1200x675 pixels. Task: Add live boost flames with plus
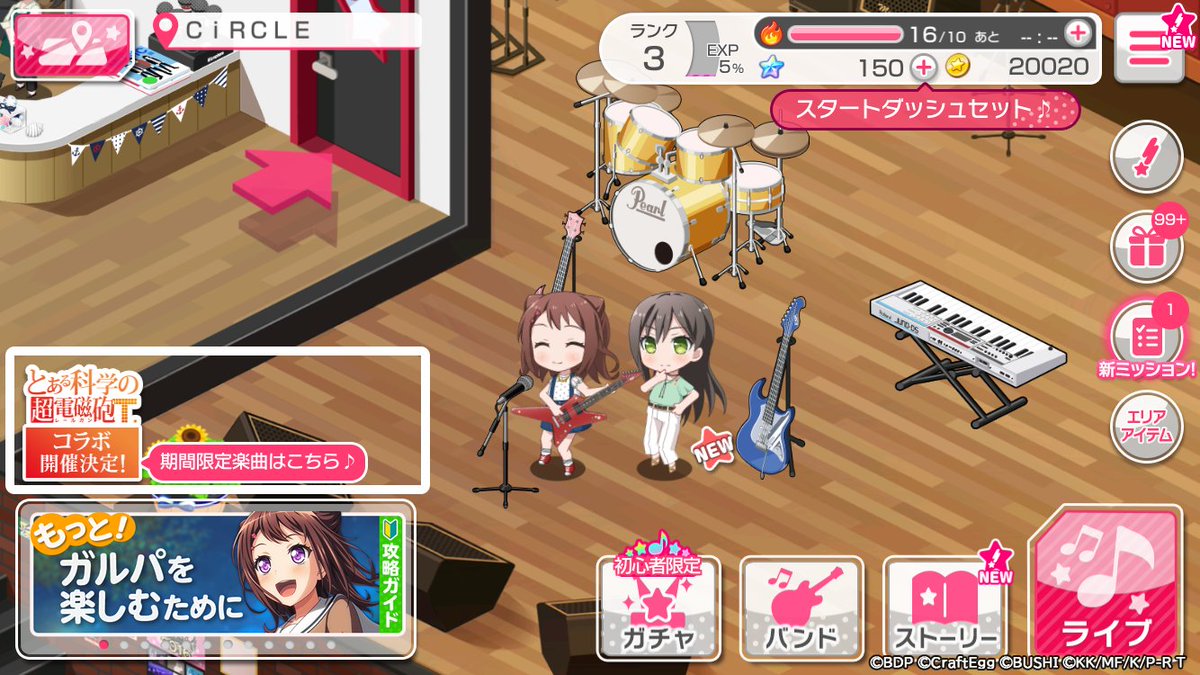point(1077,33)
